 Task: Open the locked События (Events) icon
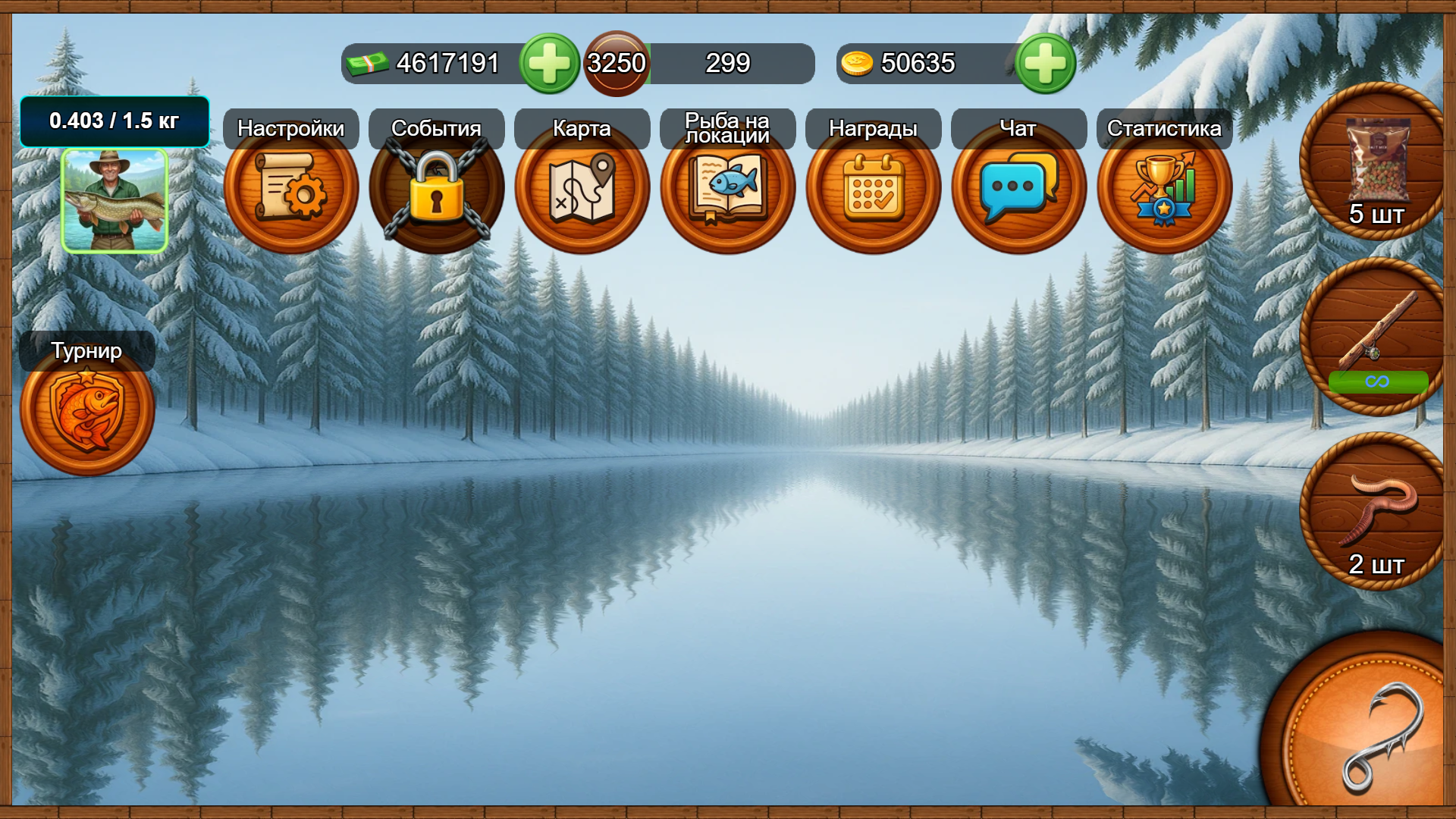pos(436,188)
